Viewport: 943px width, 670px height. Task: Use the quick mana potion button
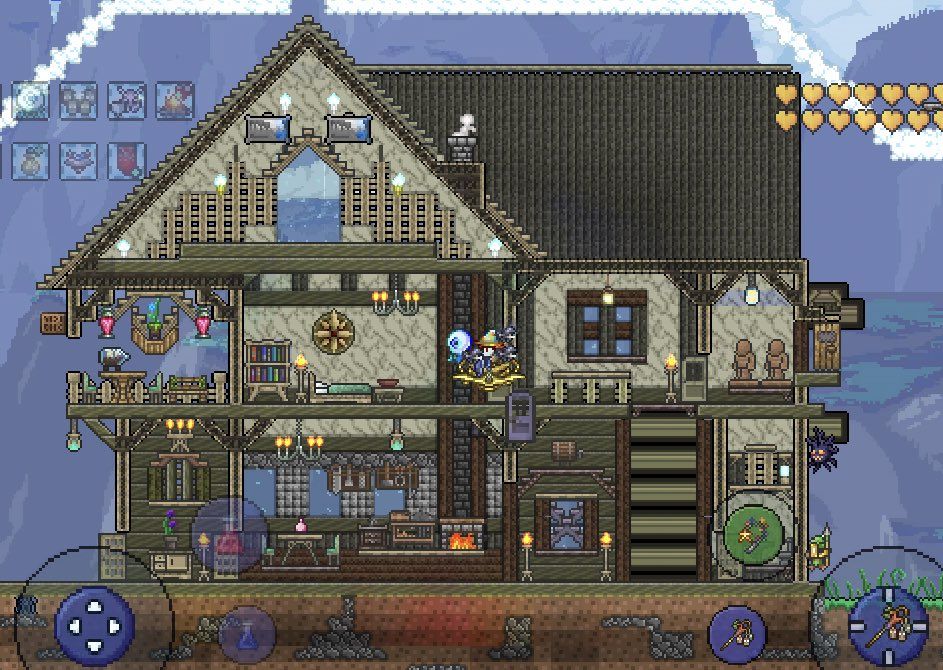246,633
